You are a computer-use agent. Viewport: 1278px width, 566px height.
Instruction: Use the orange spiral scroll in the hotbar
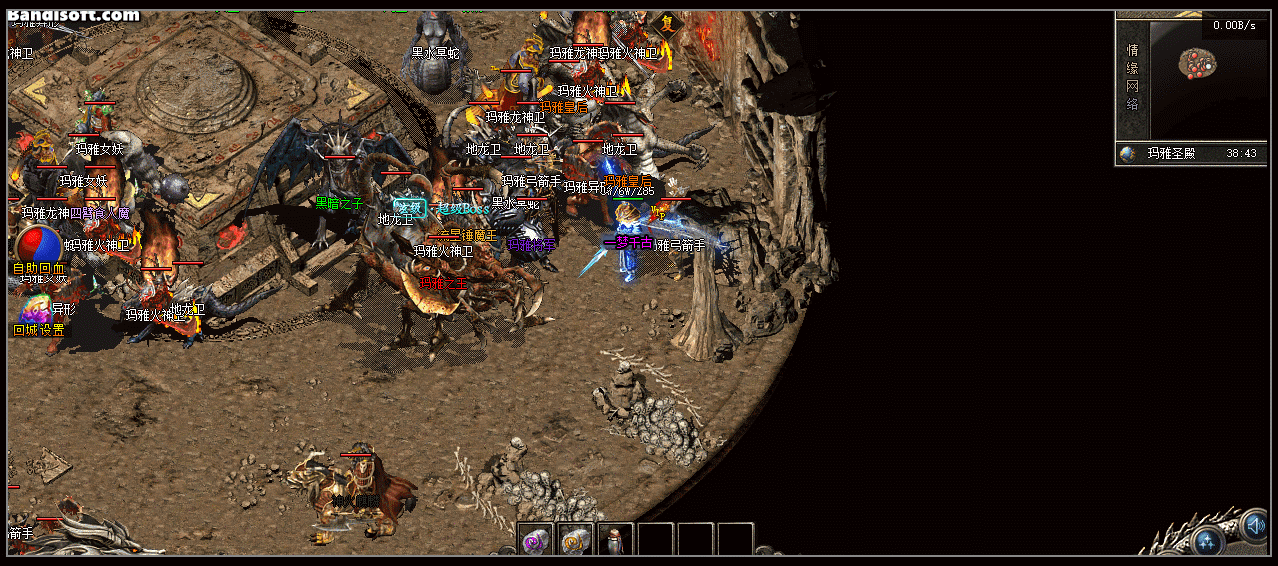[x=575, y=541]
